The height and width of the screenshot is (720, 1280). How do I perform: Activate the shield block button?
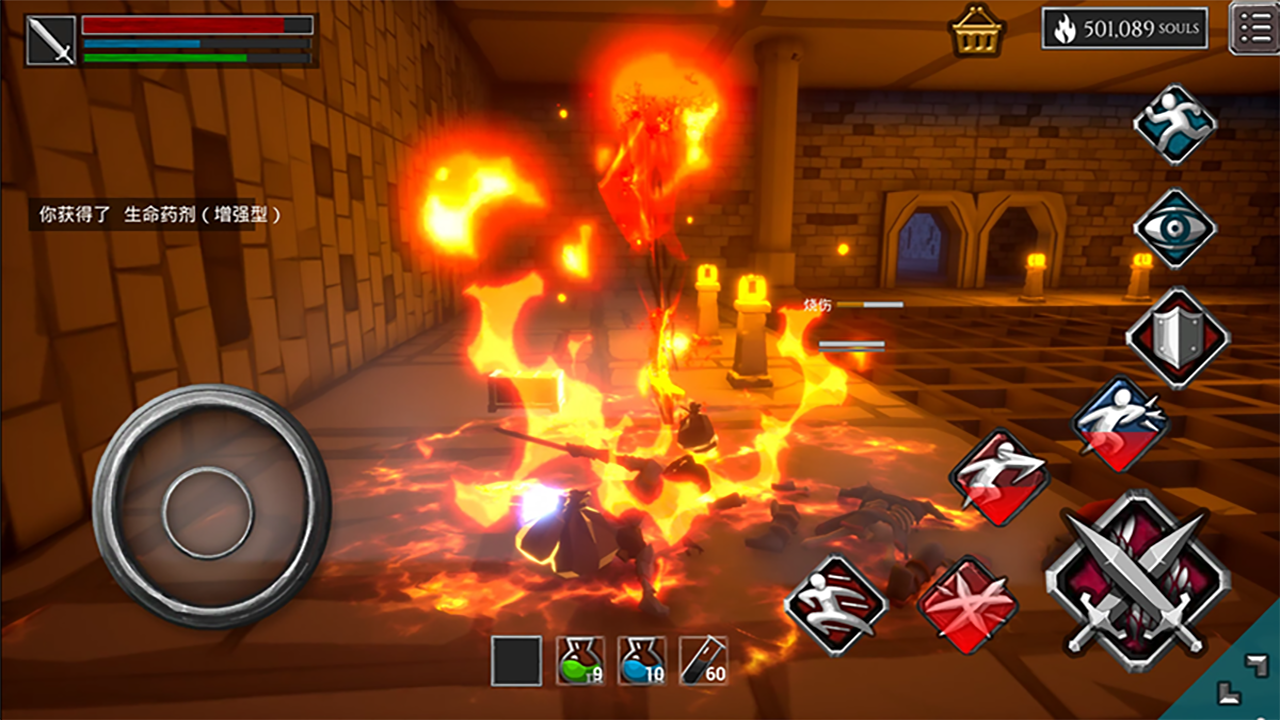click(x=1177, y=338)
